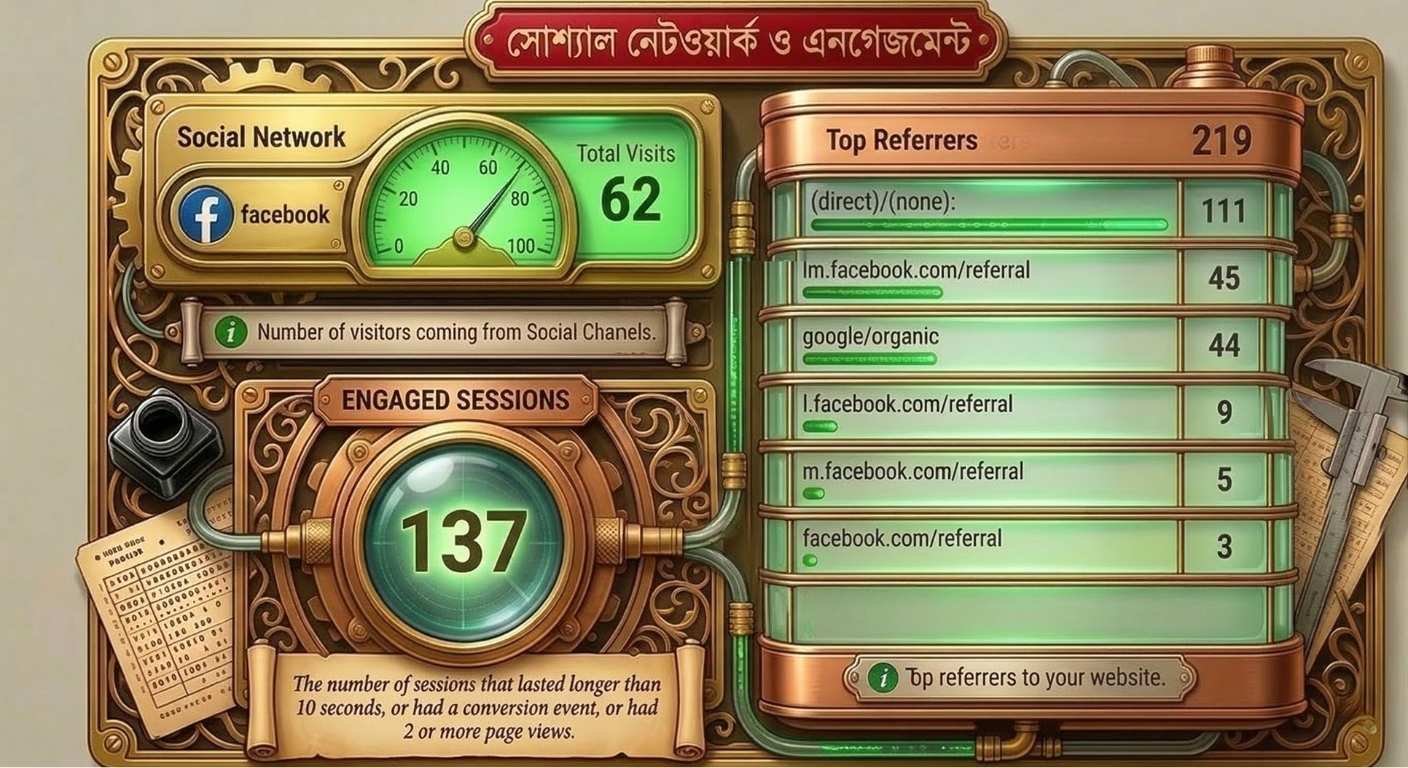Viewport: 1408px width, 768px height.
Task: Click the info icon beside Social Channels note
Action: 231,333
